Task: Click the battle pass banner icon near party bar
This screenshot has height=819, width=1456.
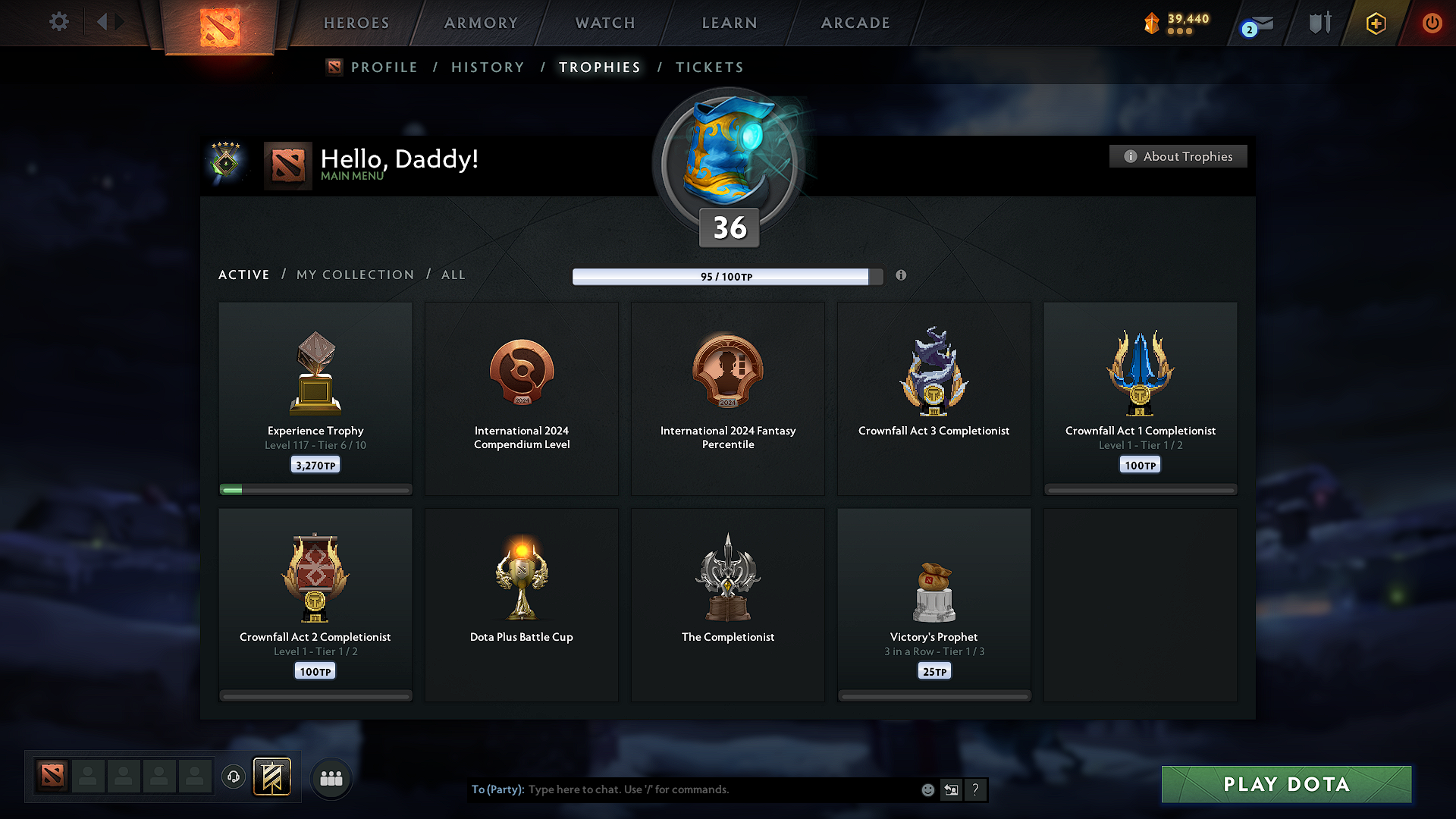Action: (x=272, y=777)
